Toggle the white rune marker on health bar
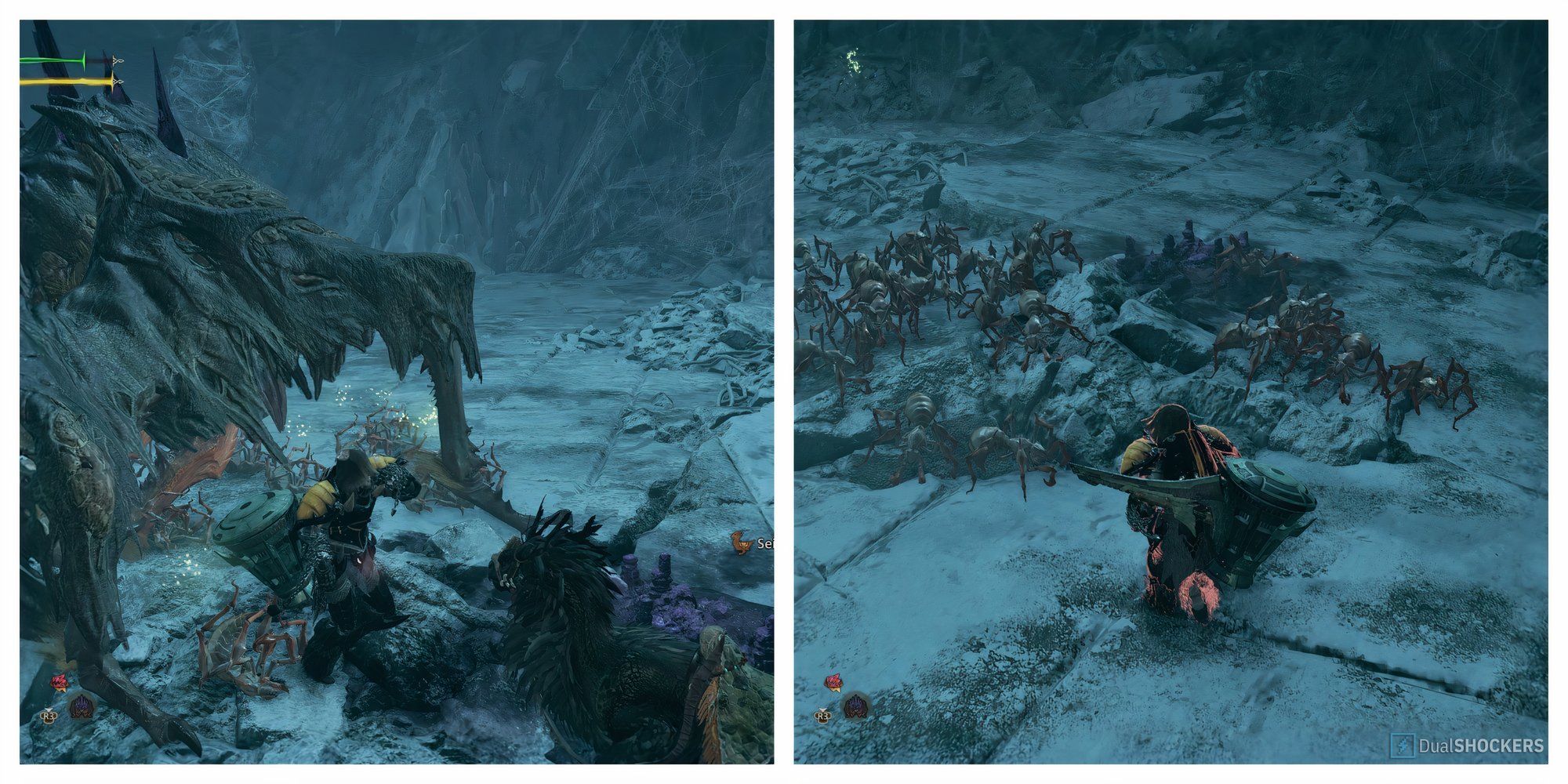 click(118, 60)
